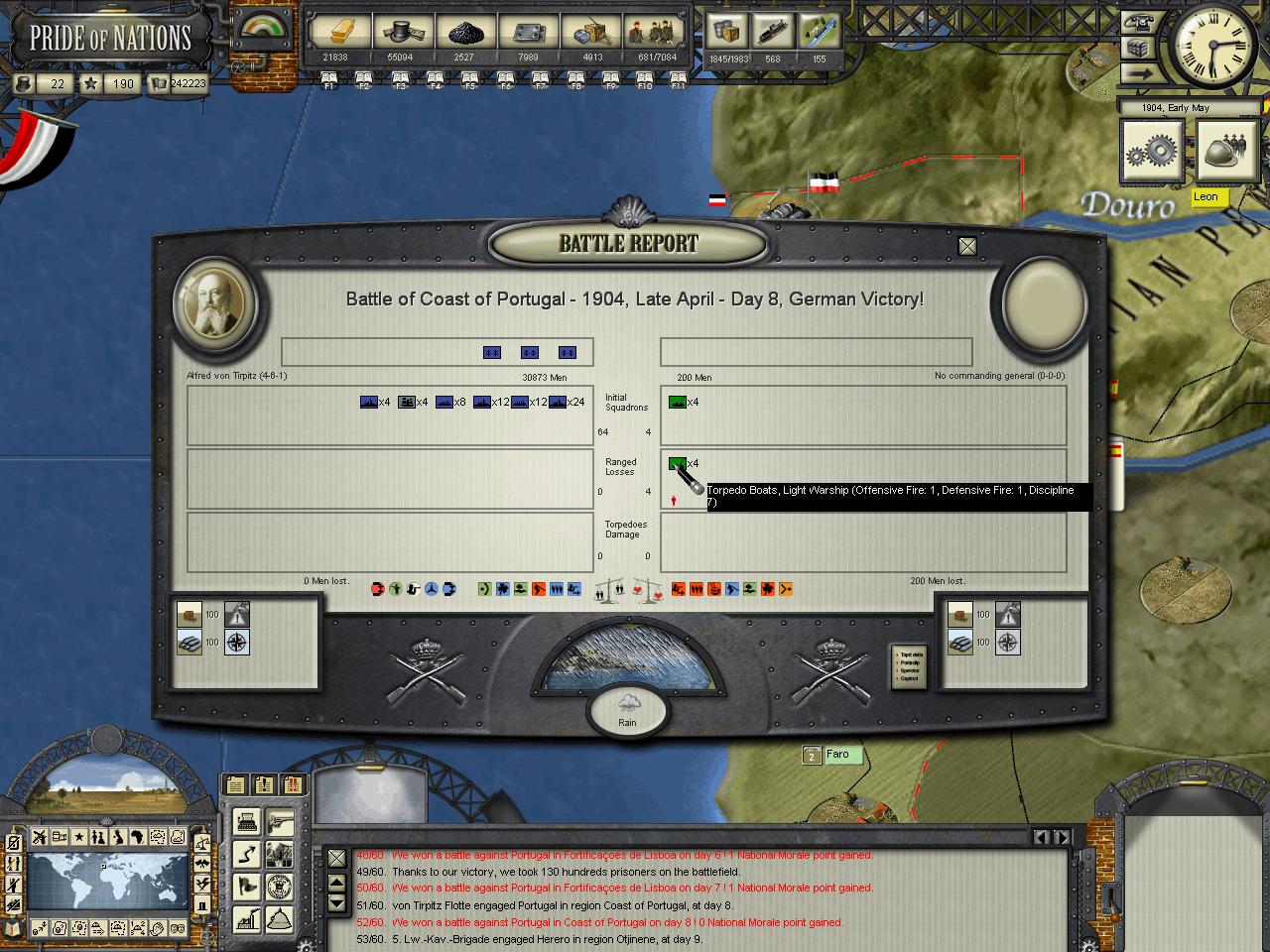This screenshot has height=952, width=1270.
Task: Open the factory industry button
Action: click(246, 918)
